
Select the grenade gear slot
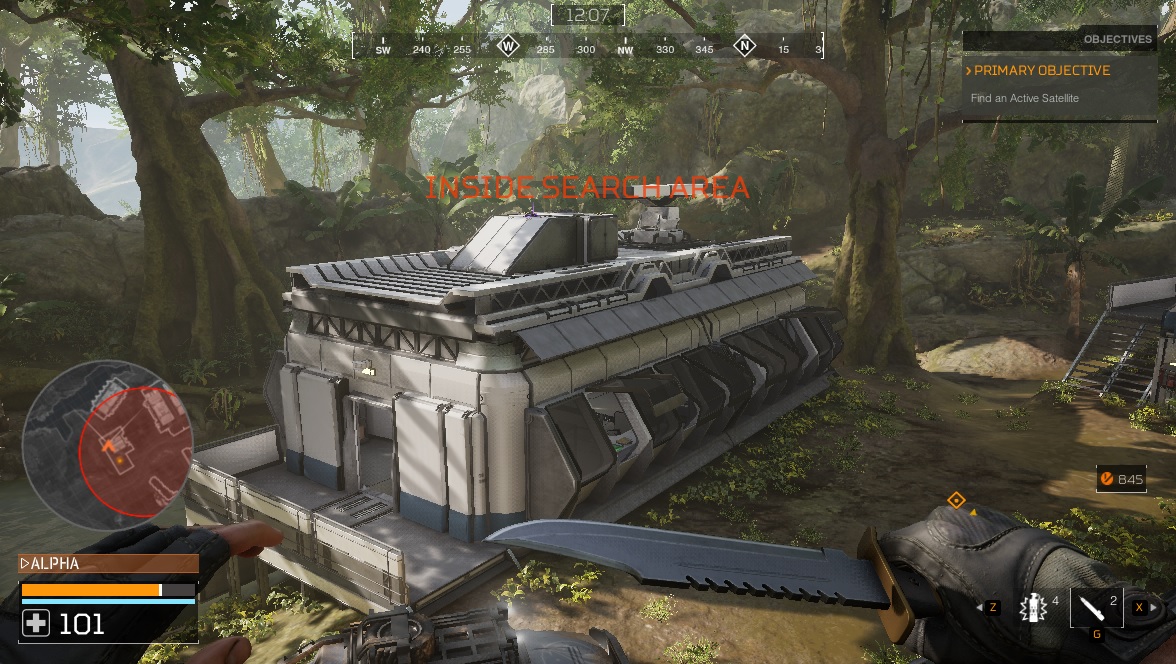click(1031, 606)
